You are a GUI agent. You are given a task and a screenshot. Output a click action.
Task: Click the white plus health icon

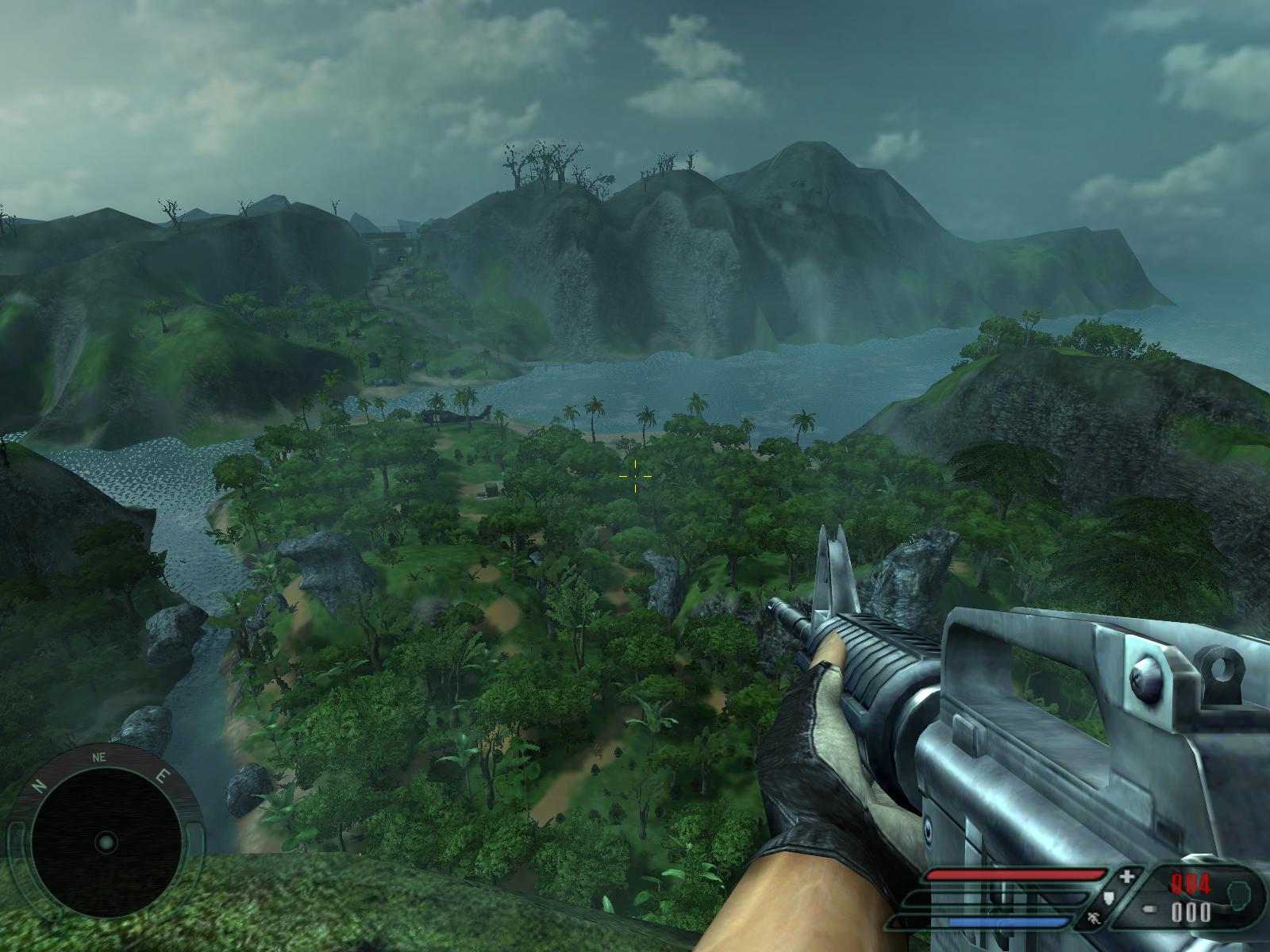pyautogui.click(x=1128, y=877)
